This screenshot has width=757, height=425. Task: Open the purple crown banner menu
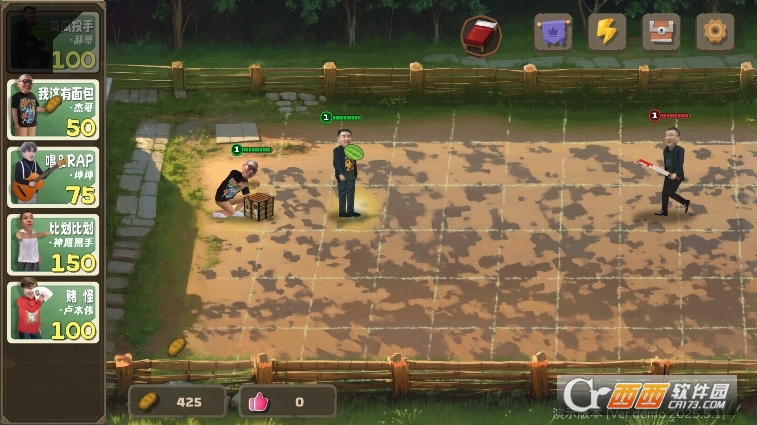tap(553, 32)
